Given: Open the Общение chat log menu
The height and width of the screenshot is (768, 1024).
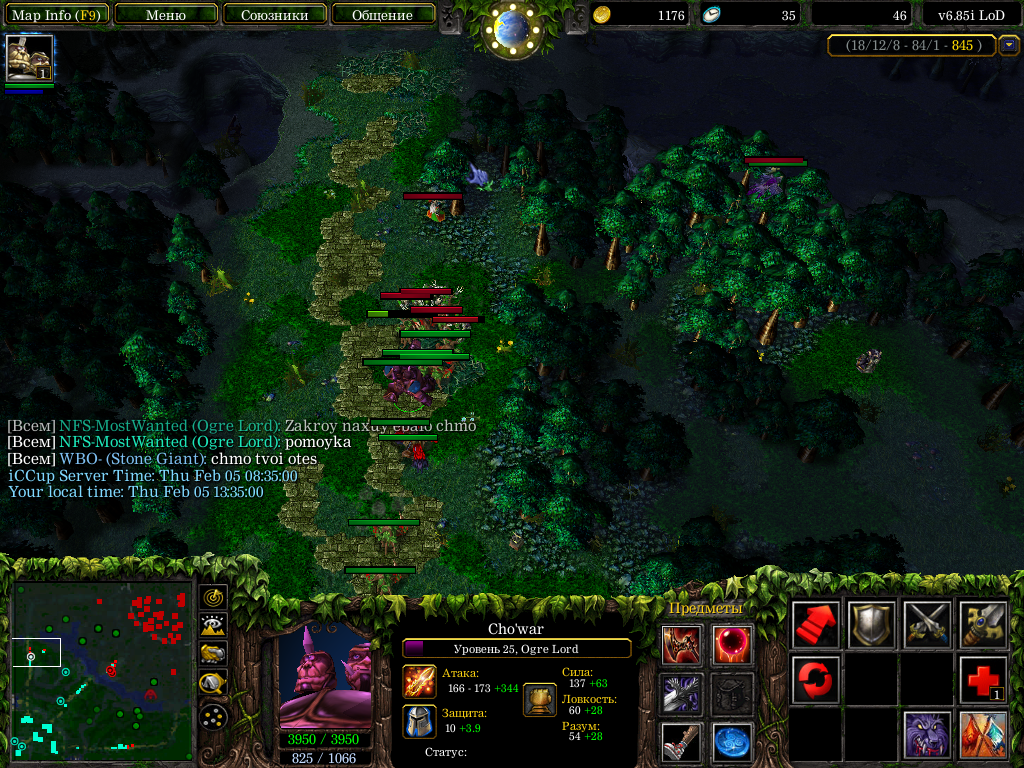Looking at the screenshot, I should (x=383, y=15).
